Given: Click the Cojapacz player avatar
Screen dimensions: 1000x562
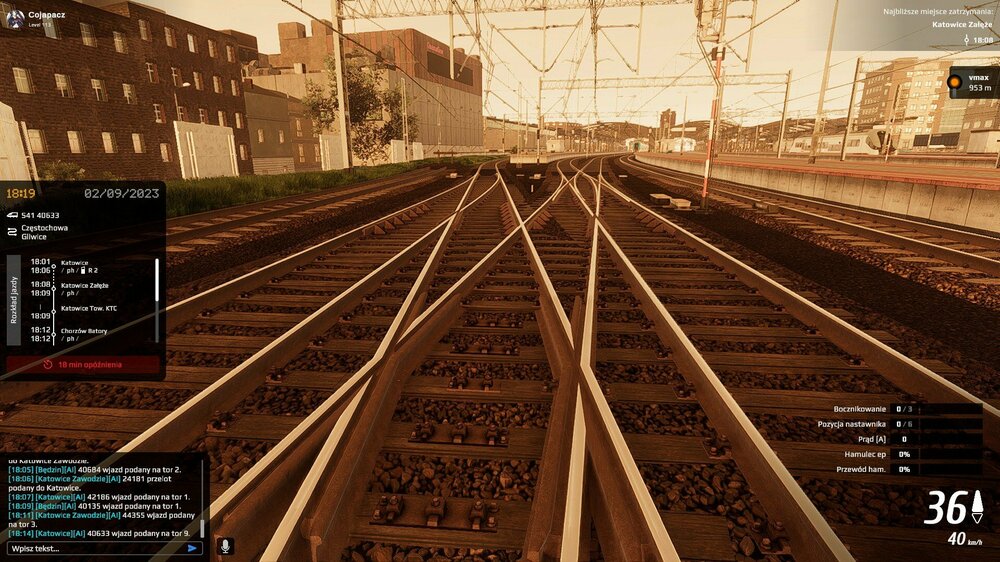Looking at the screenshot, I should coord(15,17).
